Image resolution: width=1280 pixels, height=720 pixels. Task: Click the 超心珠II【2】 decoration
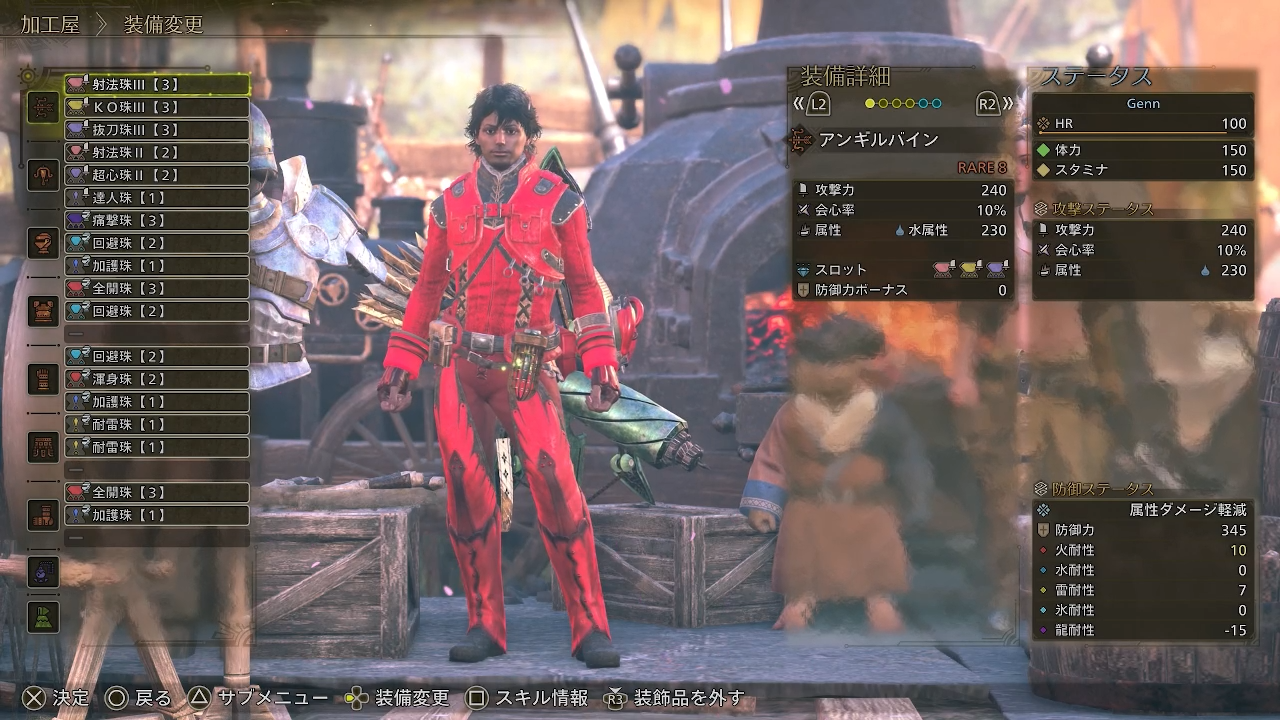click(x=157, y=175)
